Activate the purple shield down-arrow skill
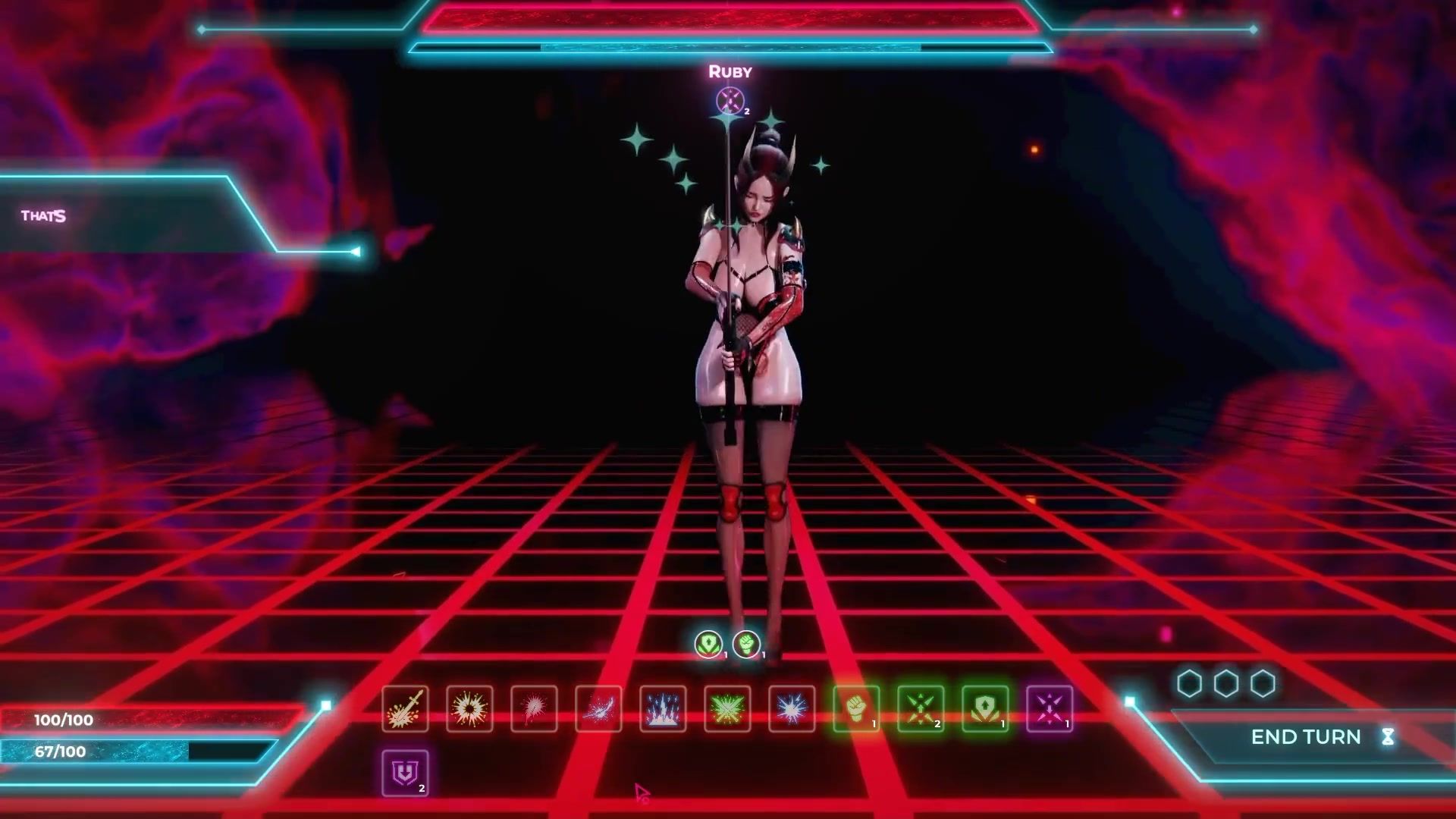Image resolution: width=1456 pixels, height=819 pixels. pos(405,773)
